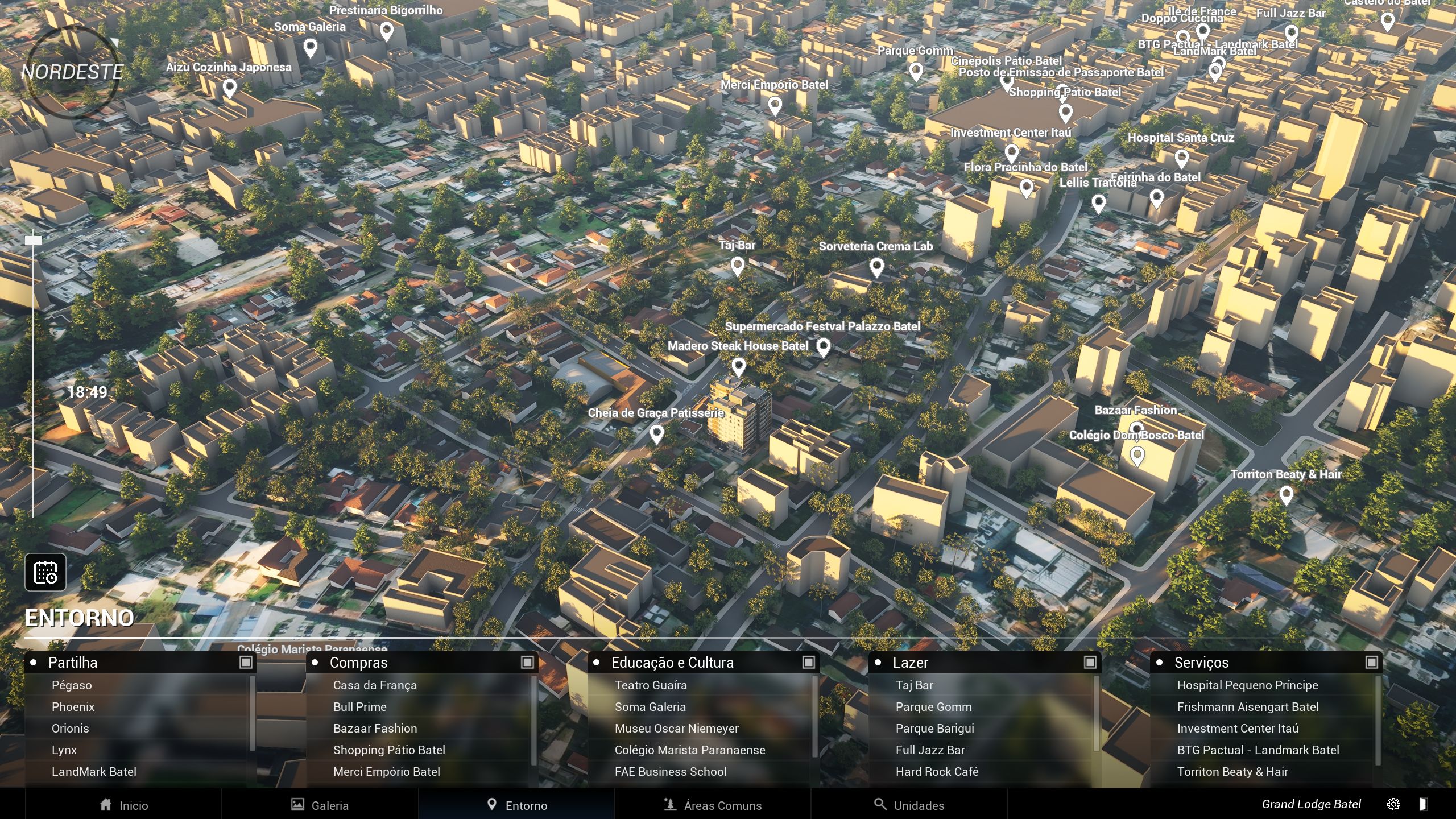Toggle the Serviços category checkbox
1456x819 pixels.
pyautogui.click(x=1371, y=662)
